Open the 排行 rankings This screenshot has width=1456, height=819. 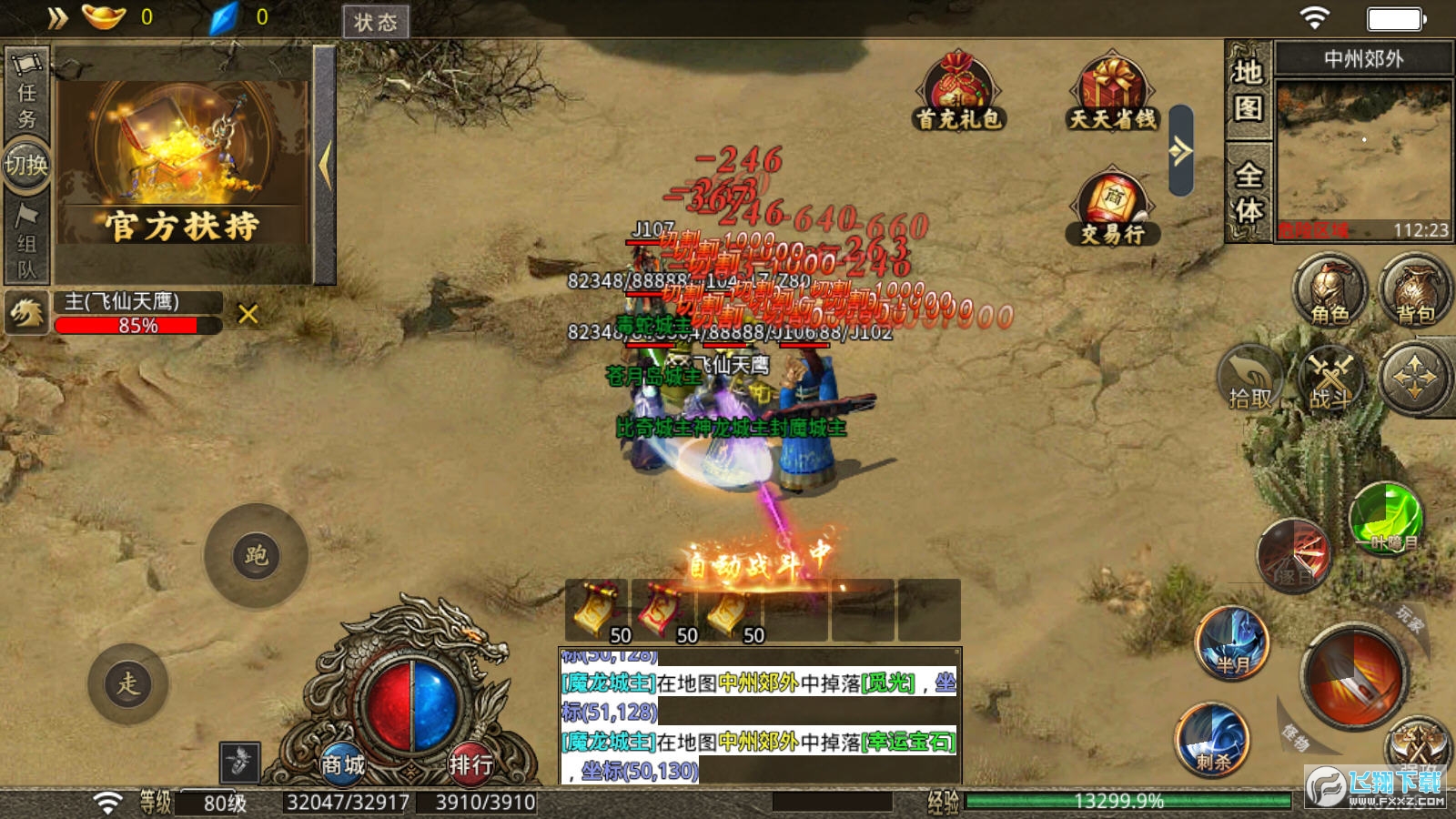point(470,764)
